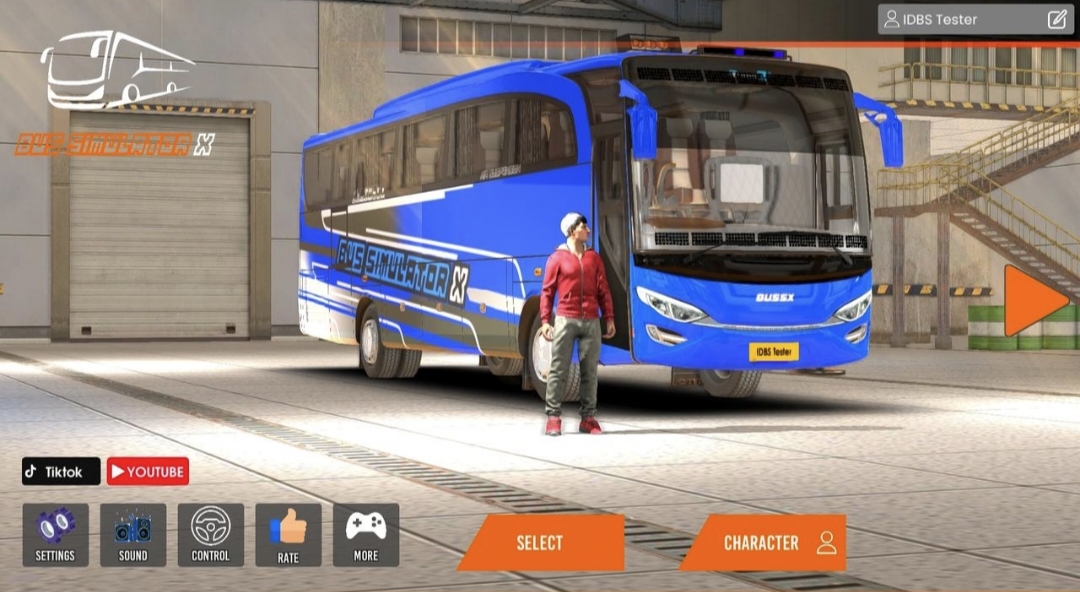Choose the orange Select button
Screen dimensions: 1080x592
click(x=540, y=543)
